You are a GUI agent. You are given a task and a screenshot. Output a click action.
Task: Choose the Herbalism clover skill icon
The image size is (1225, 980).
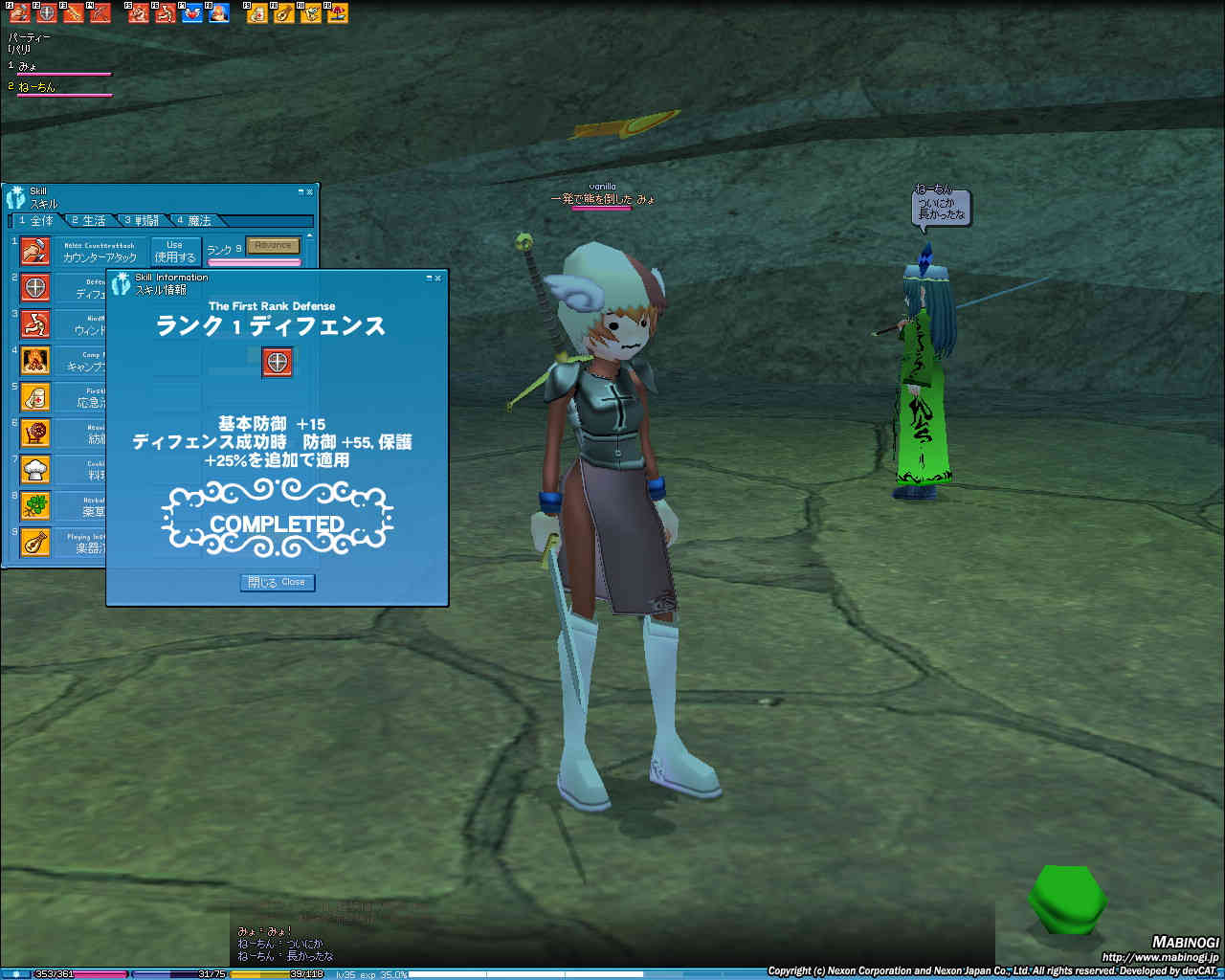click(35, 506)
